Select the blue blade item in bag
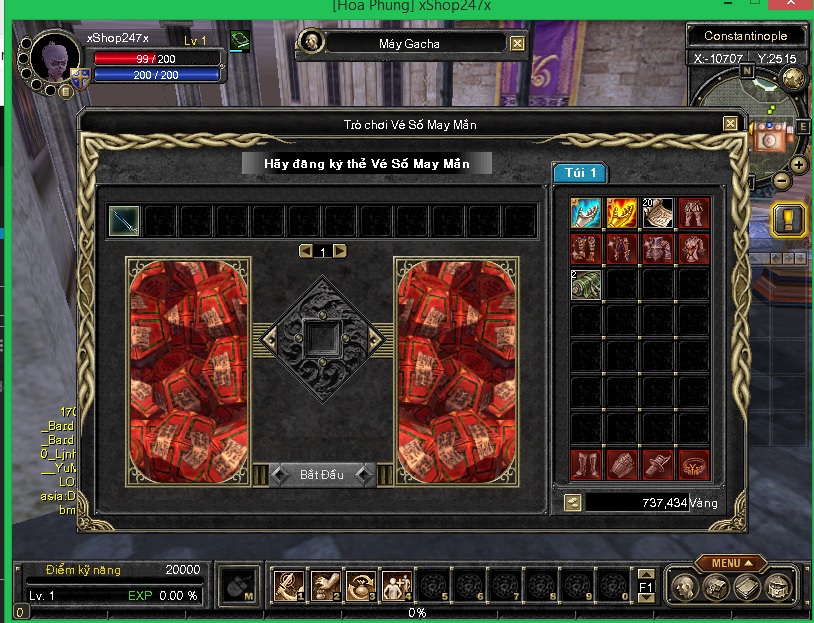 coord(585,212)
